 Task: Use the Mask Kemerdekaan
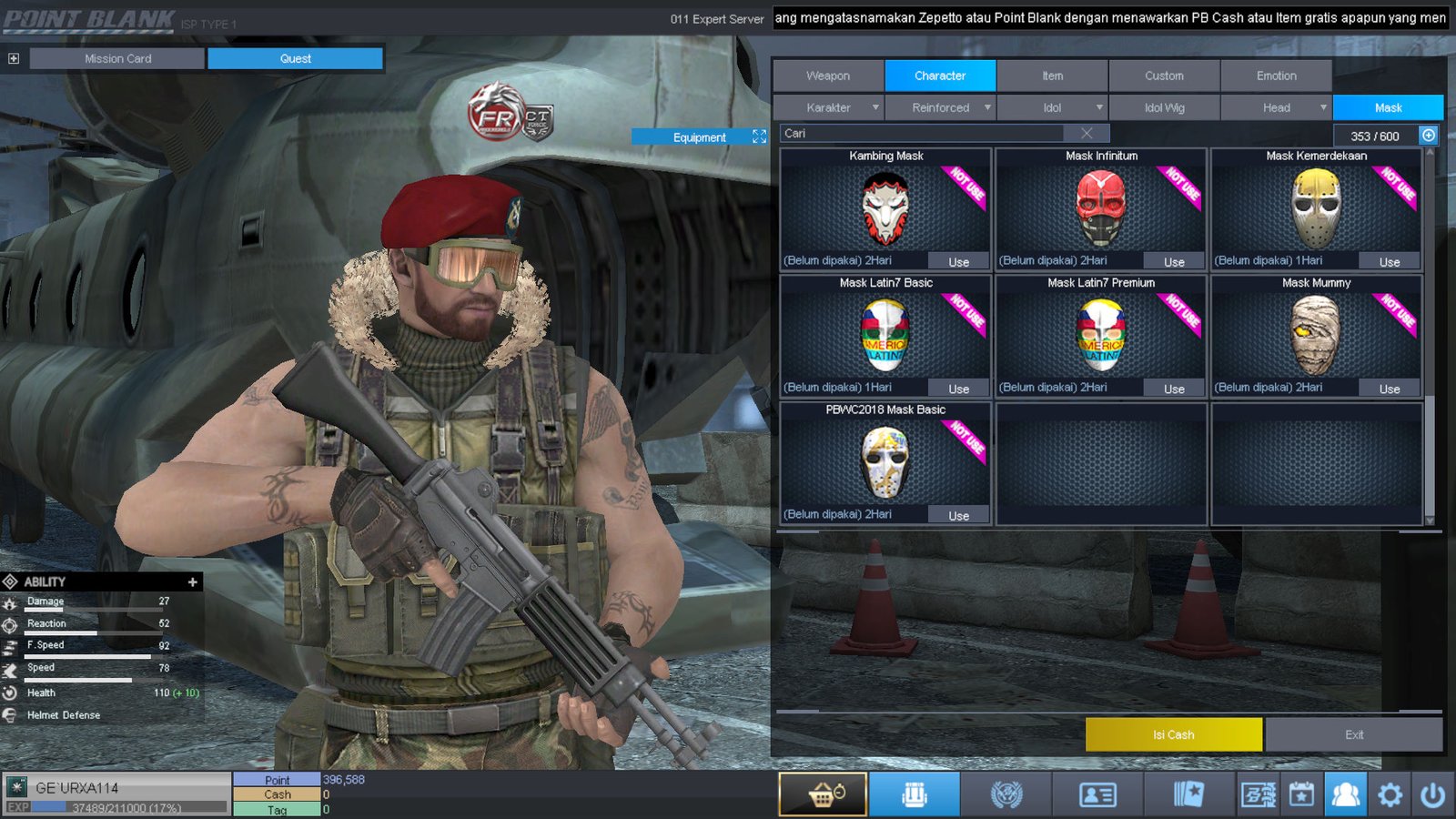coord(1389,262)
